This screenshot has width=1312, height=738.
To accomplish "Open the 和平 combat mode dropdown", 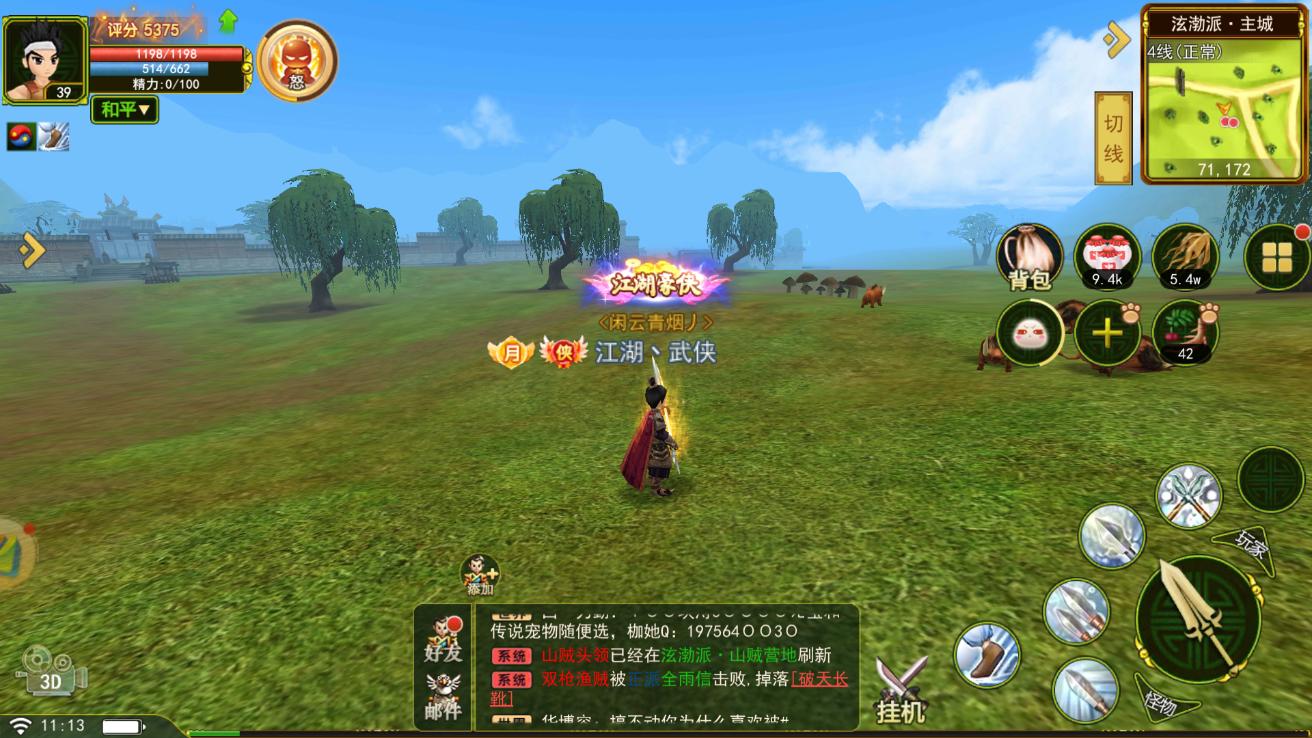I will [125, 109].
